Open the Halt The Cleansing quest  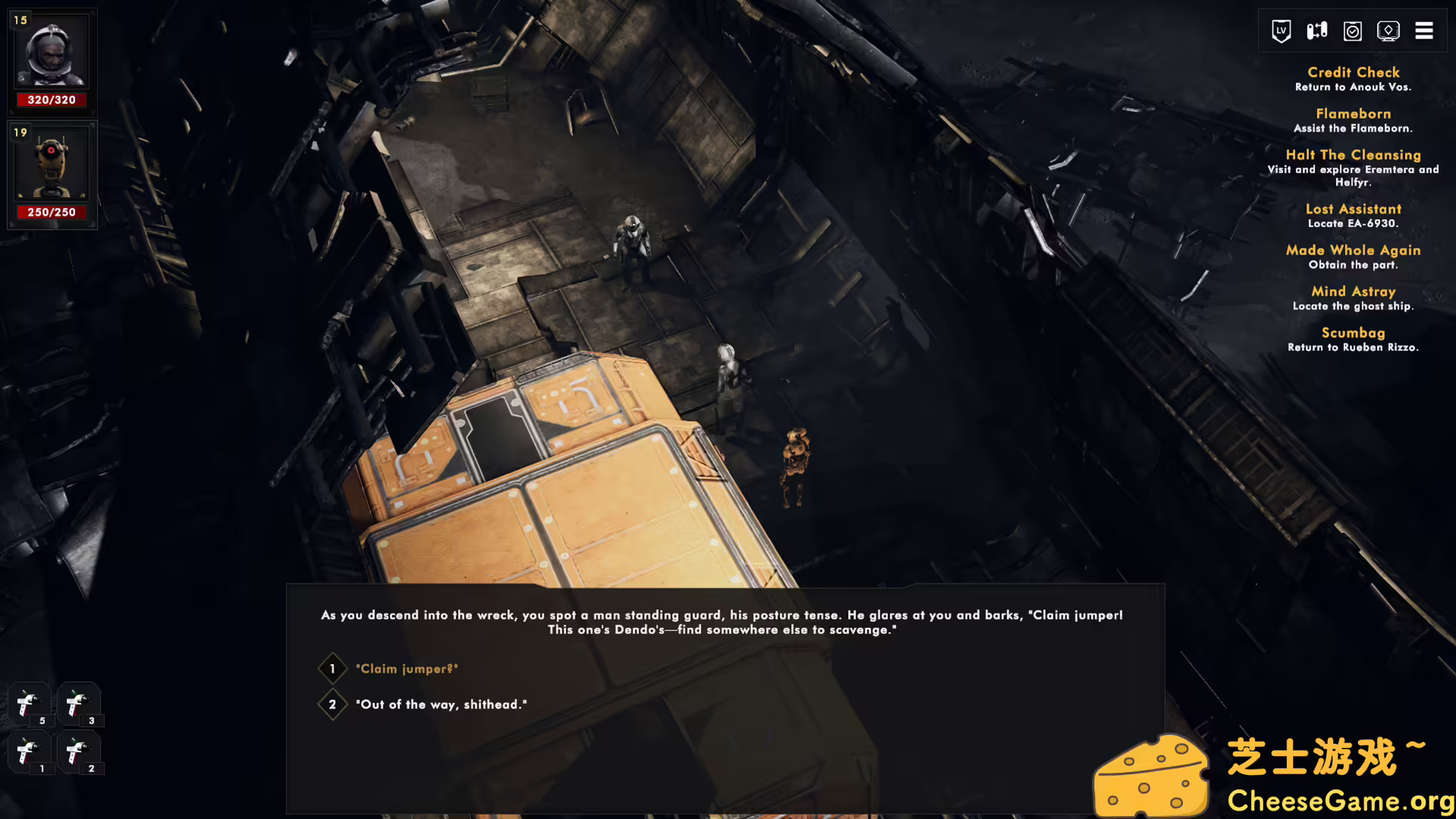point(1354,154)
